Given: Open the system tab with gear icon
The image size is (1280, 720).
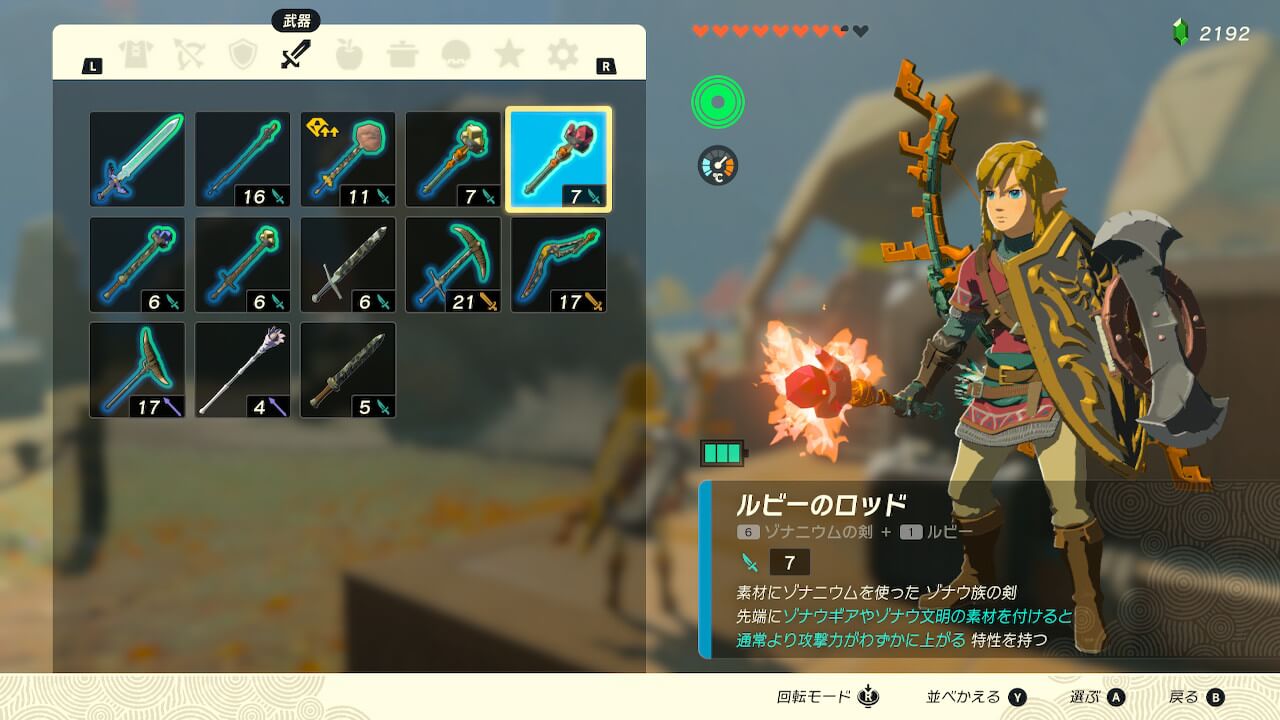Looking at the screenshot, I should 563,55.
